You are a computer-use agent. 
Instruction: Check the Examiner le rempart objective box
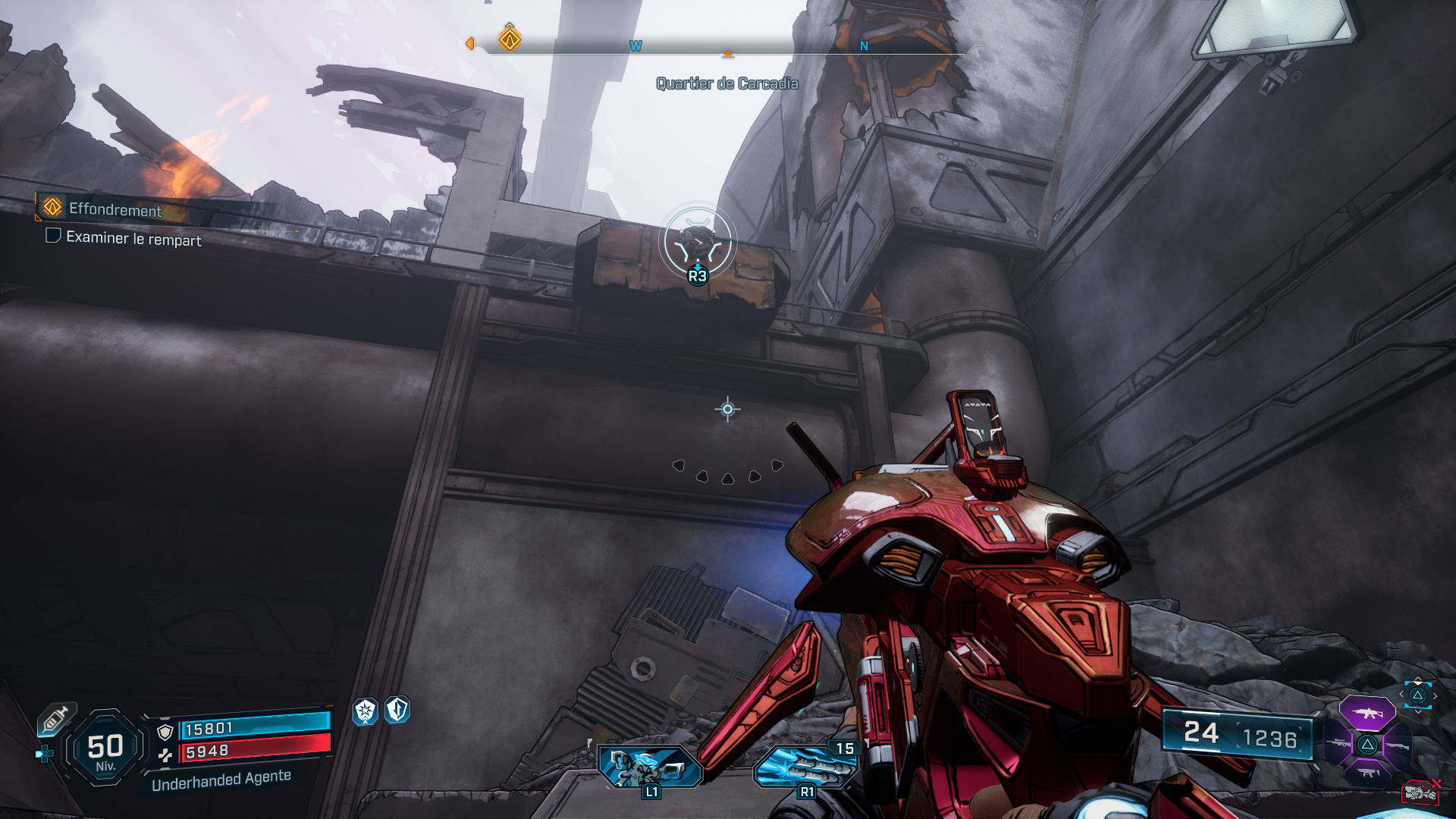(x=52, y=237)
